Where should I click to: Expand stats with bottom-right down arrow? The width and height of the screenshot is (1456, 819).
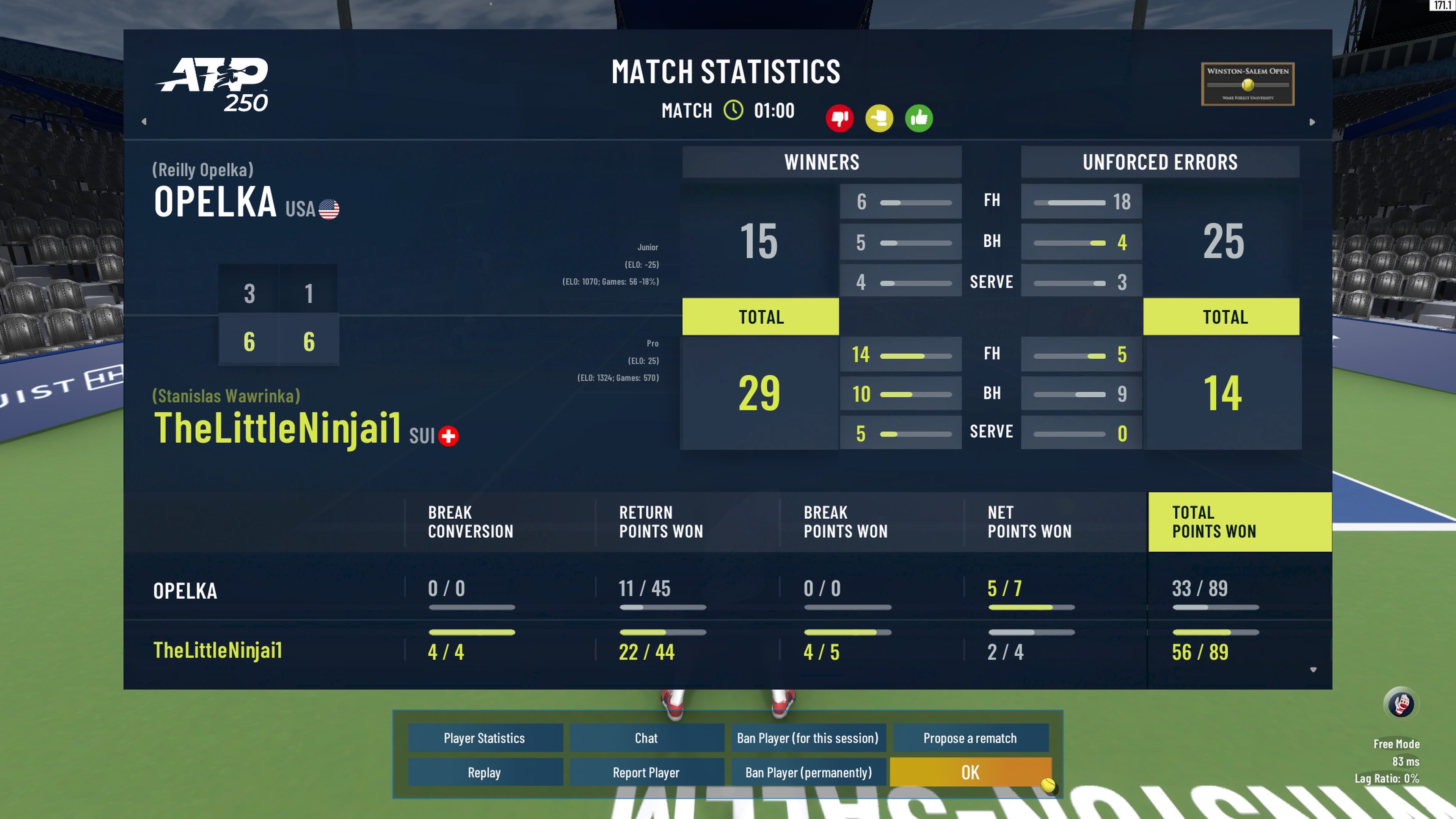click(x=1313, y=670)
